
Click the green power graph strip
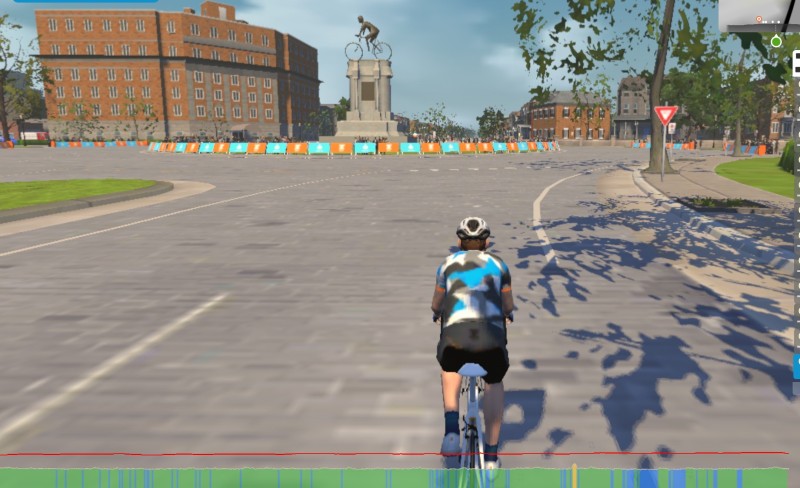pos(300,478)
